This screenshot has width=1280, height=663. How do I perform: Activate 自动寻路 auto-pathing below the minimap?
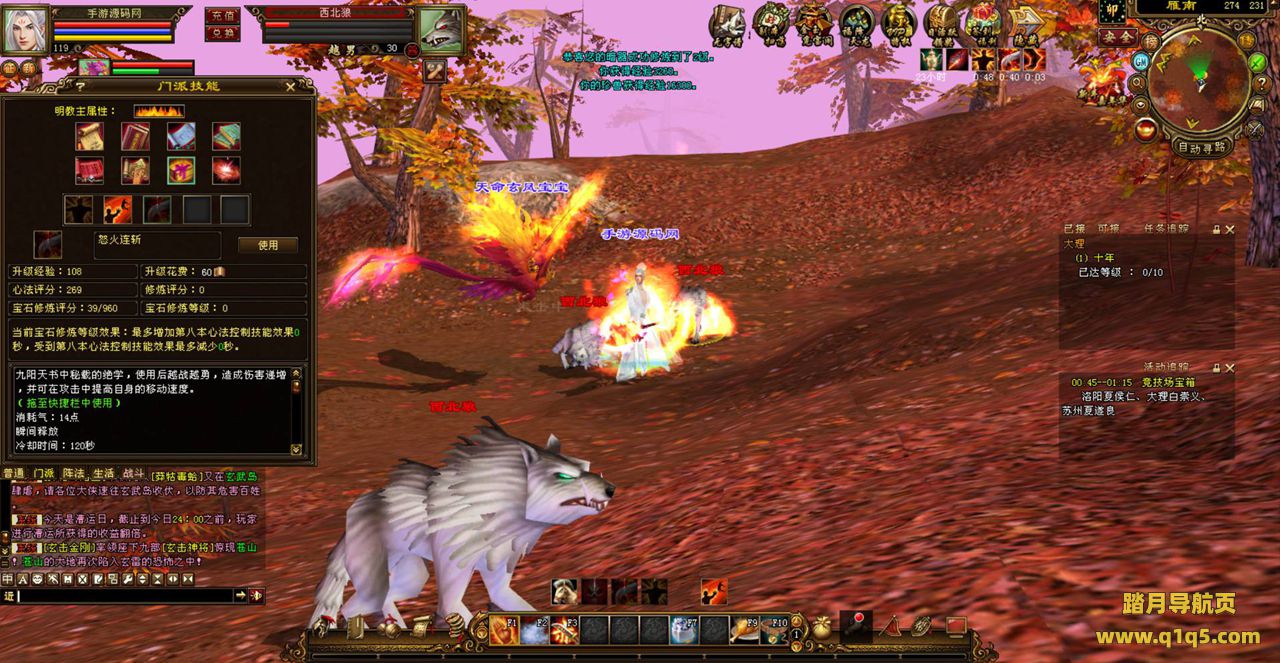(x=1201, y=147)
